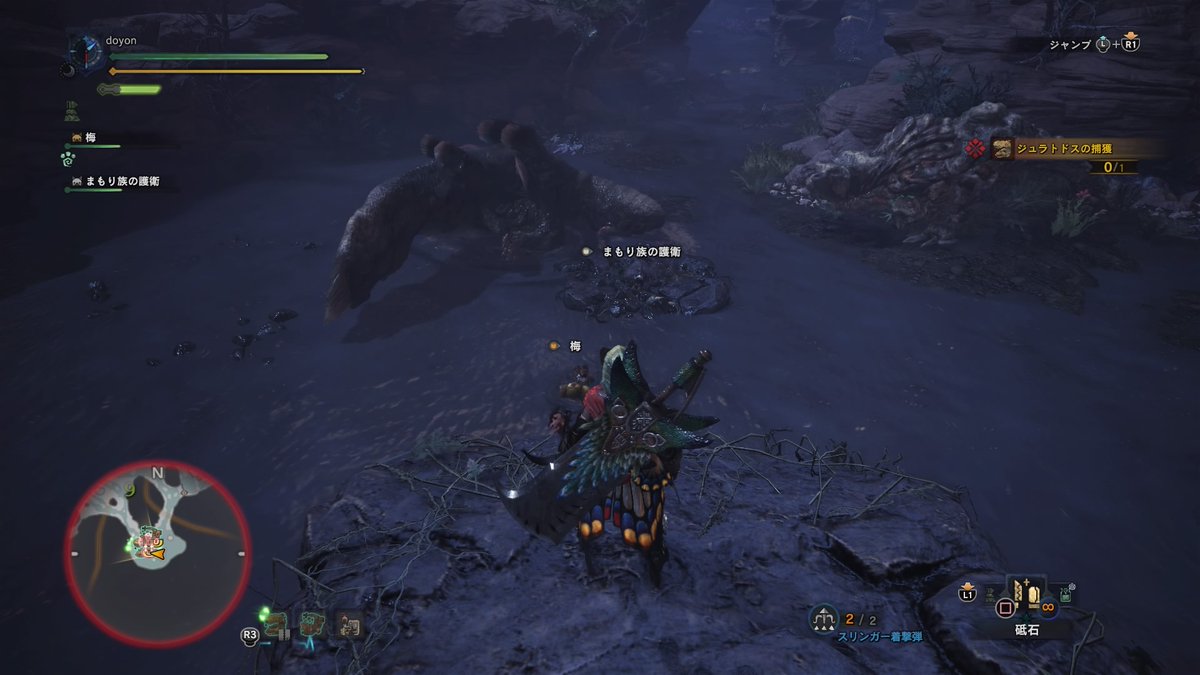Click the red quest target emblem
This screenshot has height=675, width=1200.
975,149
